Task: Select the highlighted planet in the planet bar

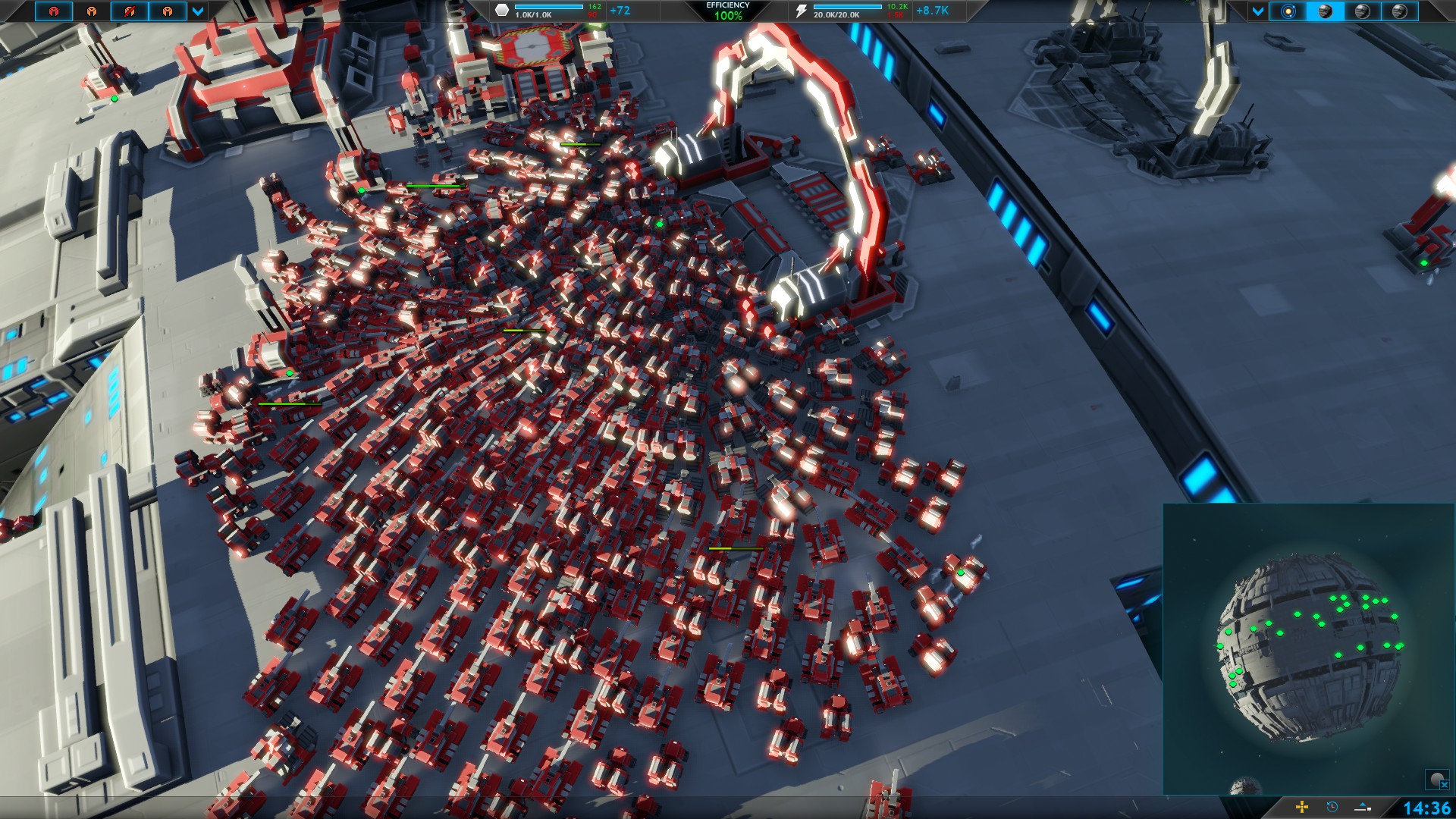Action: 1325,11
